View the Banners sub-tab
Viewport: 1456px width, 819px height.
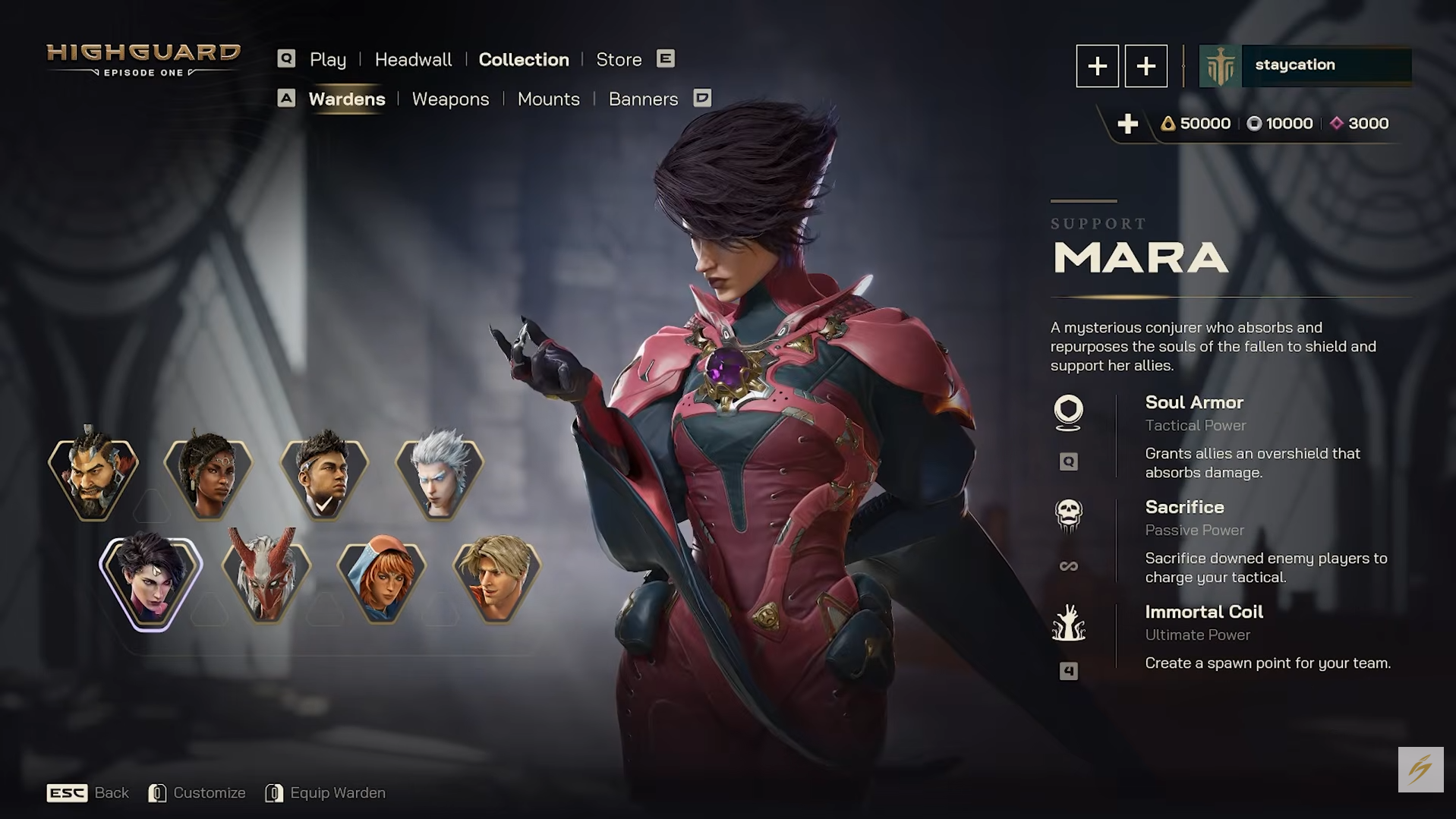(x=643, y=99)
